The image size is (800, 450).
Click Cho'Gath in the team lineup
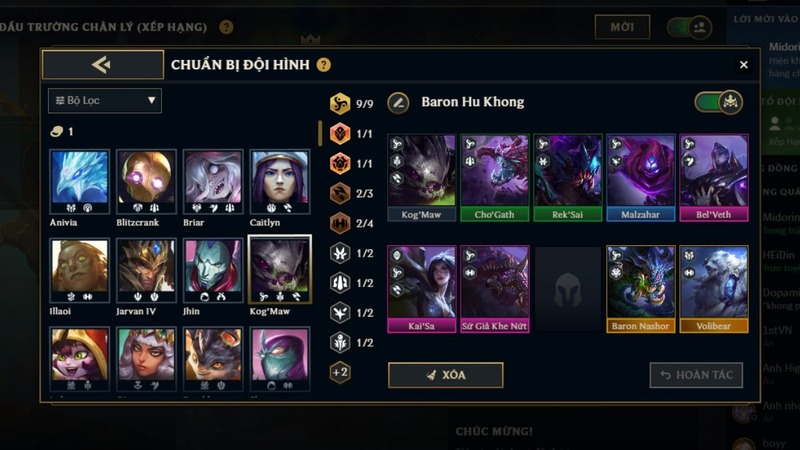point(495,177)
